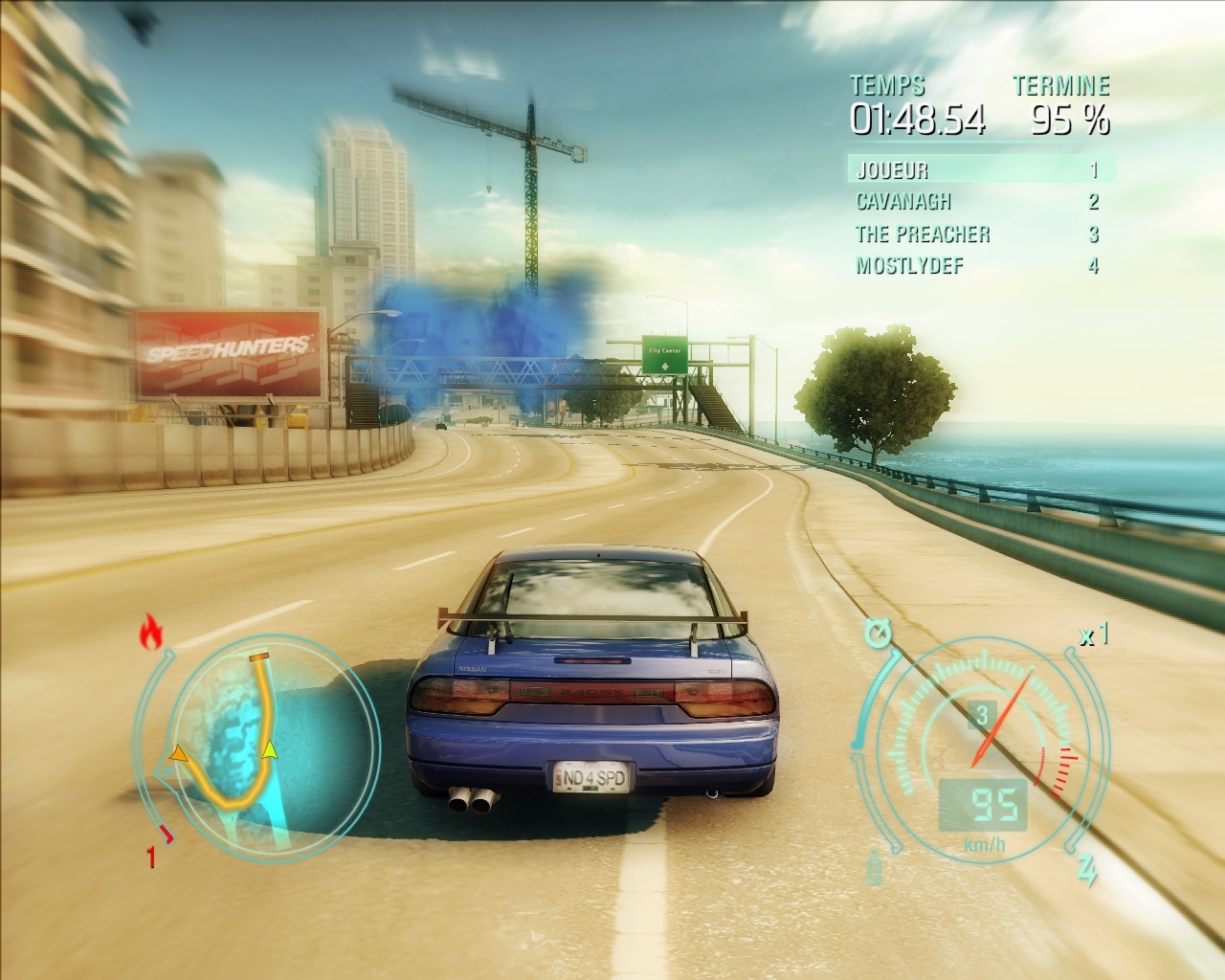
Task: Select the JOUEUR row in the standings
Action: tap(978, 170)
